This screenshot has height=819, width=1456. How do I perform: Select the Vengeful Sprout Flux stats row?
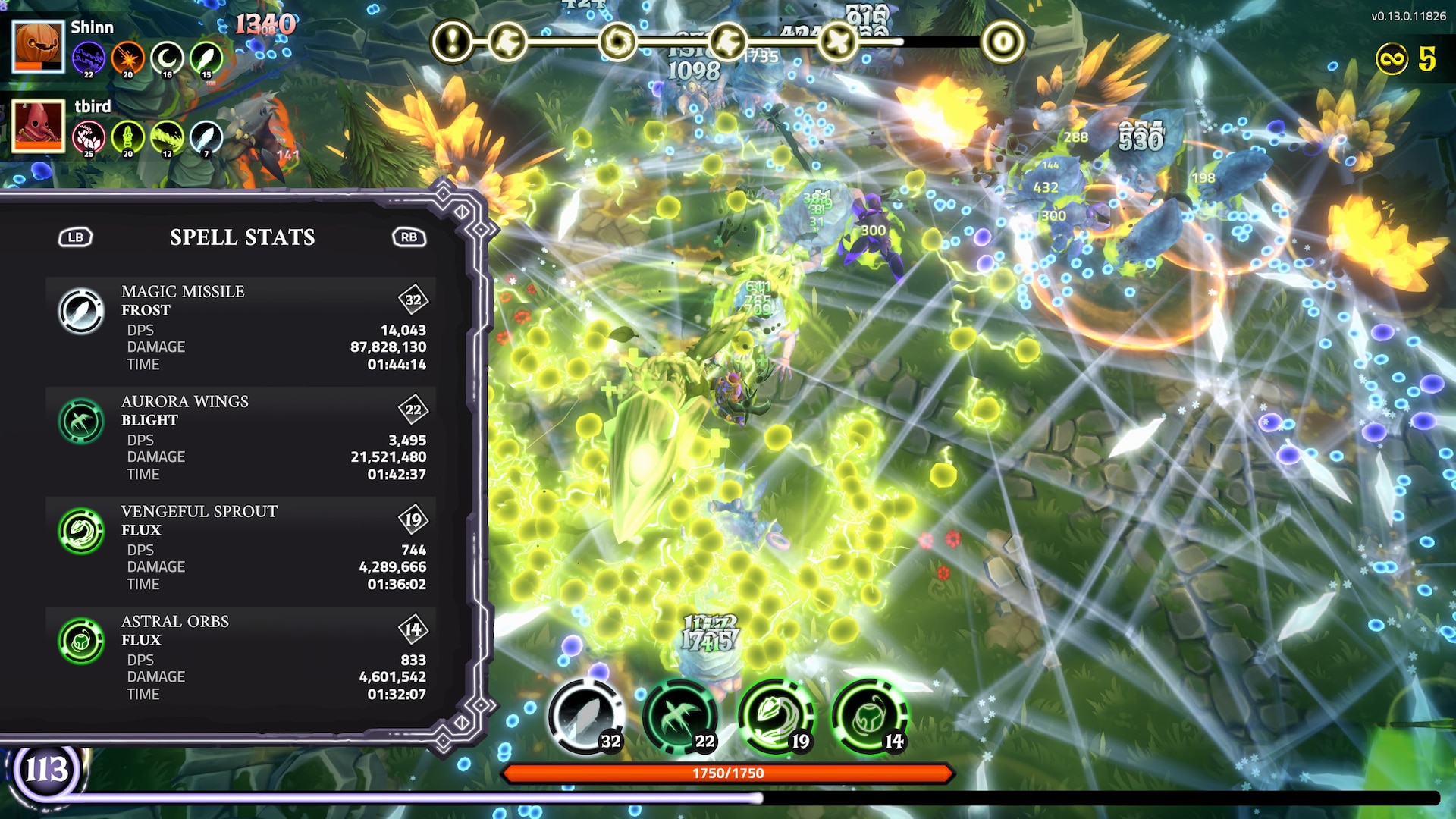[241, 549]
